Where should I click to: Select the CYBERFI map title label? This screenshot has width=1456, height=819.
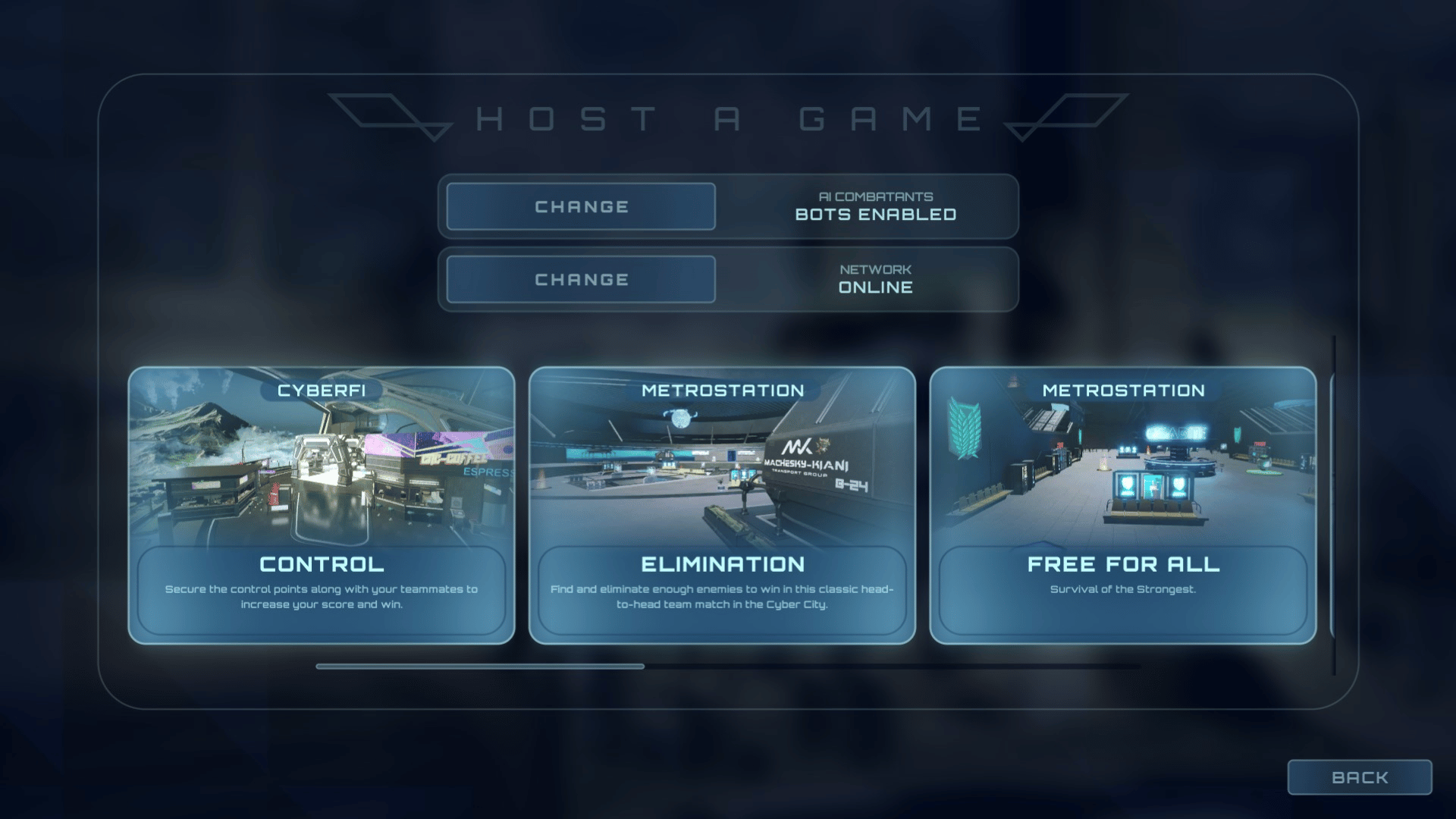coord(322,390)
